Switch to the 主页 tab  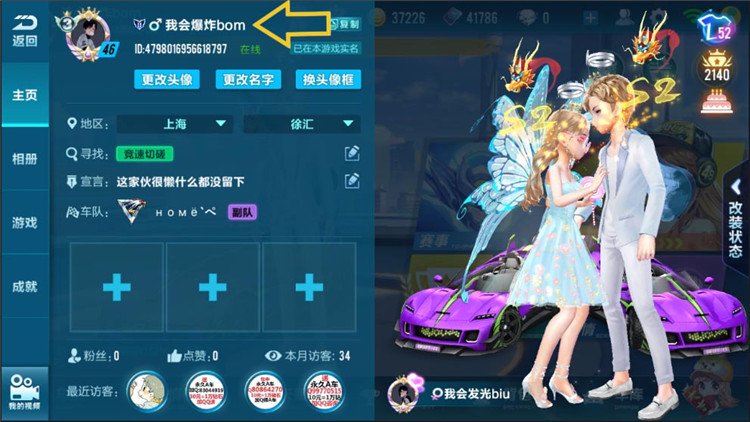[24, 94]
